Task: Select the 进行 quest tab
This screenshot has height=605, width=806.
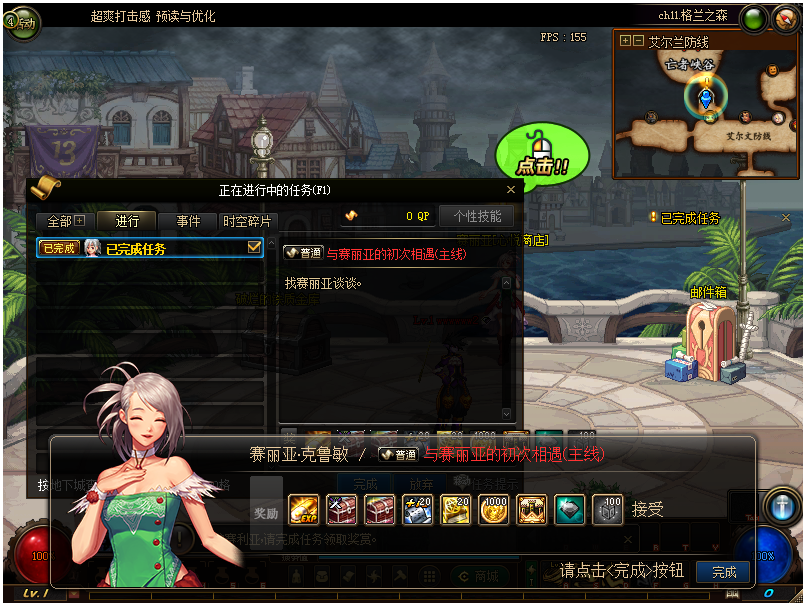Action: click(127, 221)
